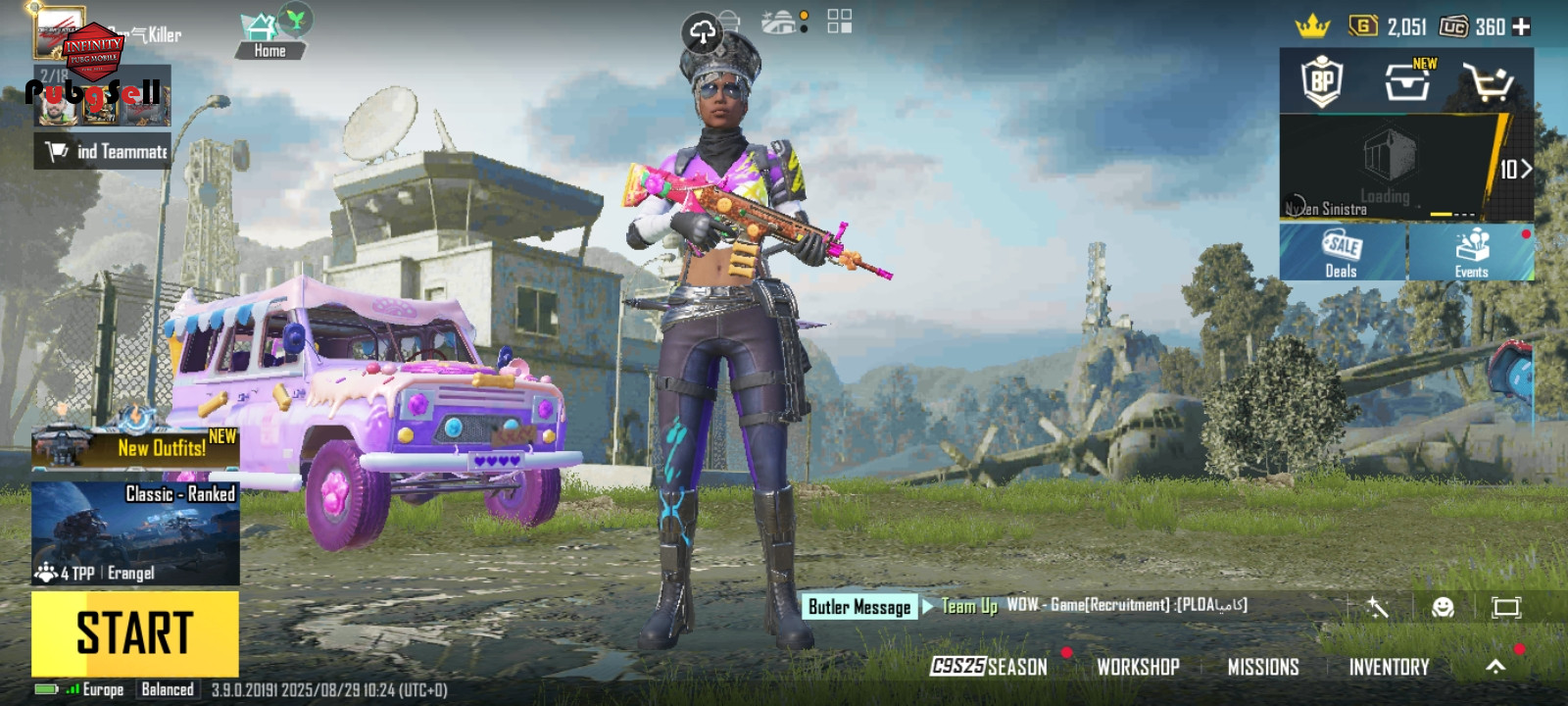Open the Inventory menu
The height and width of the screenshot is (706, 1568).
click(1389, 667)
